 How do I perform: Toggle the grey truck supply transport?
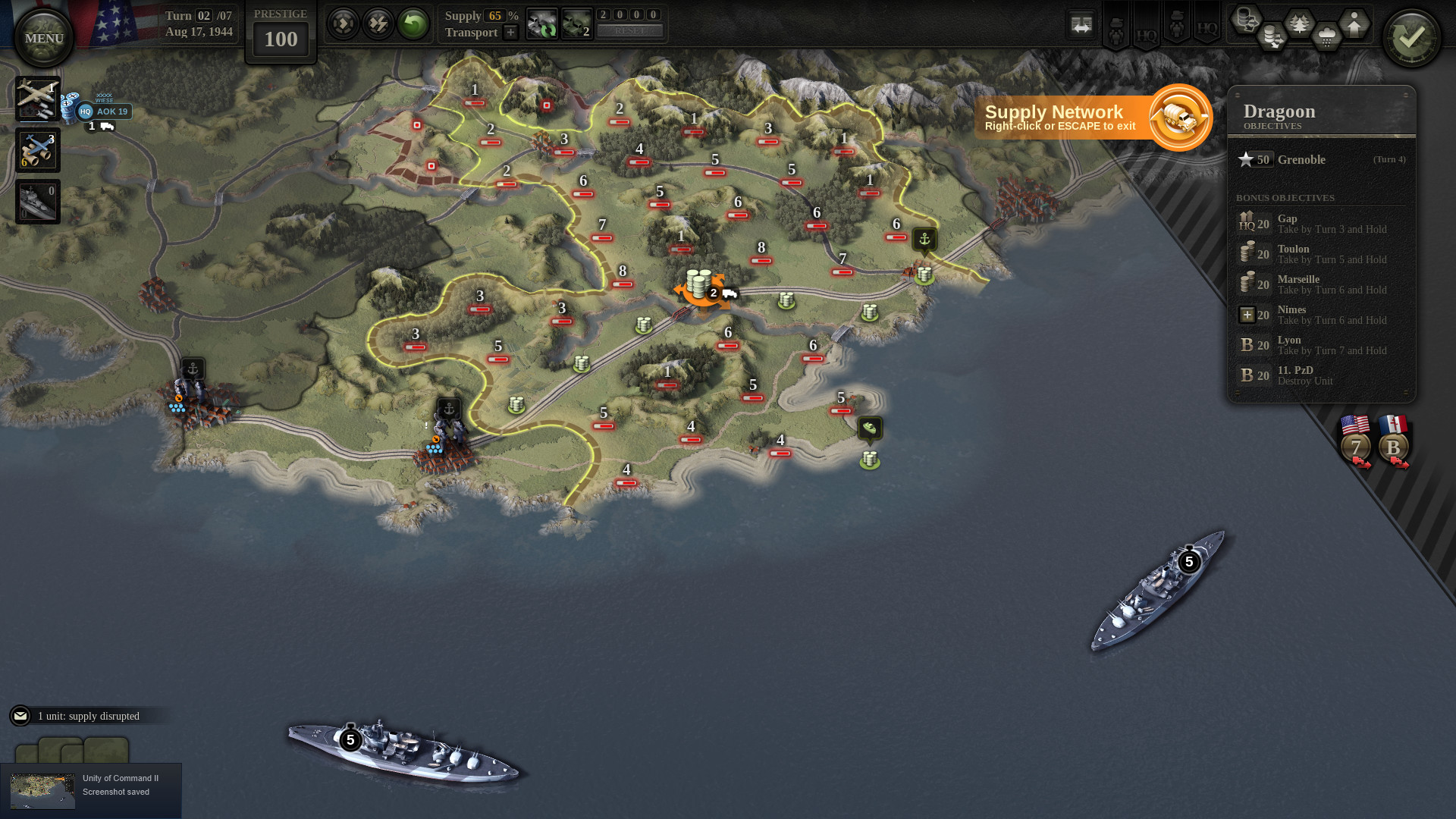coord(542,24)
